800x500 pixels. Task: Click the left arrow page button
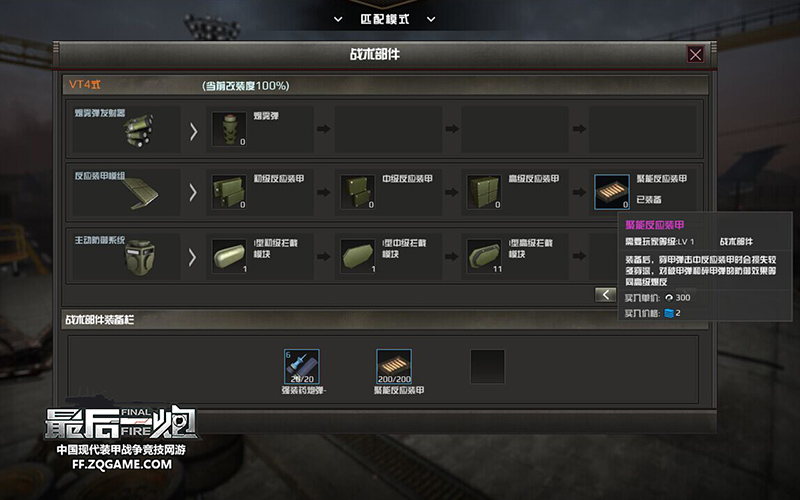point(605,294)
